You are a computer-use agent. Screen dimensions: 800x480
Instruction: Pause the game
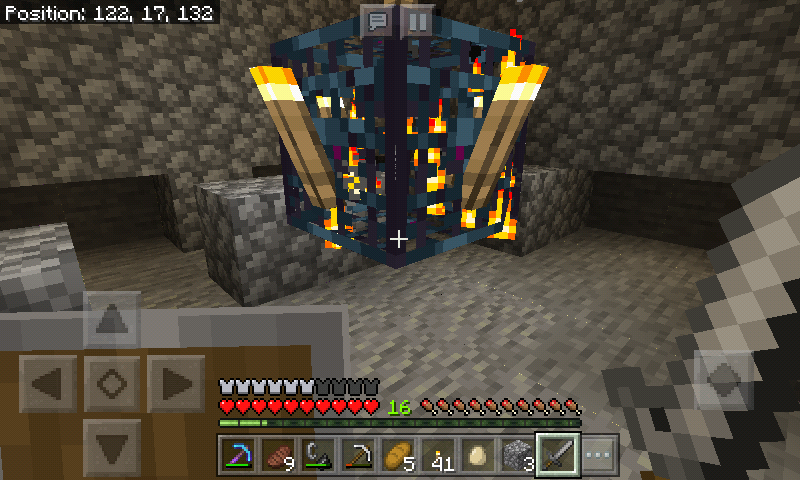(x=418, y=20)
